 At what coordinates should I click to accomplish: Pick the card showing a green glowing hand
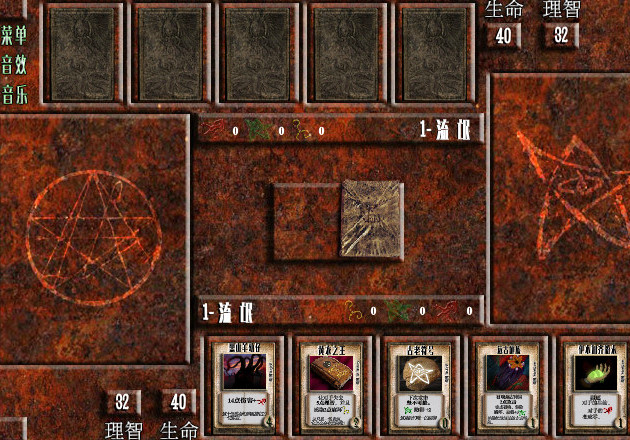click(590, 387)
